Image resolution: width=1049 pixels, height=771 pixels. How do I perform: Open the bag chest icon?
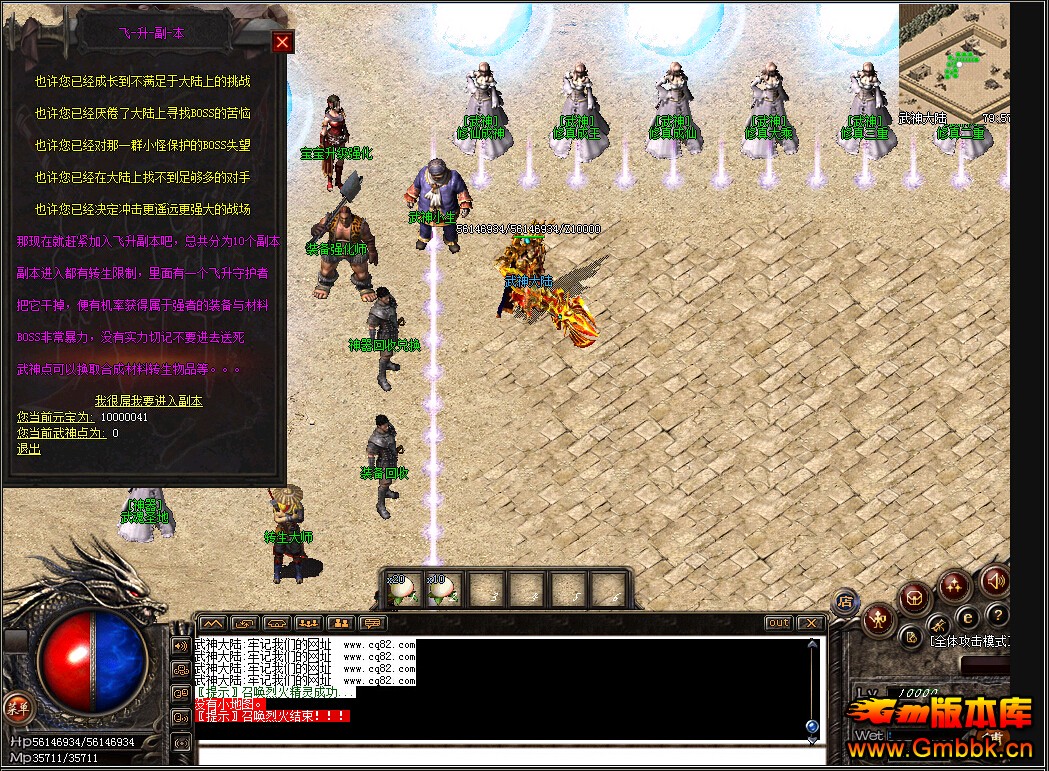[x=914, y=599]
